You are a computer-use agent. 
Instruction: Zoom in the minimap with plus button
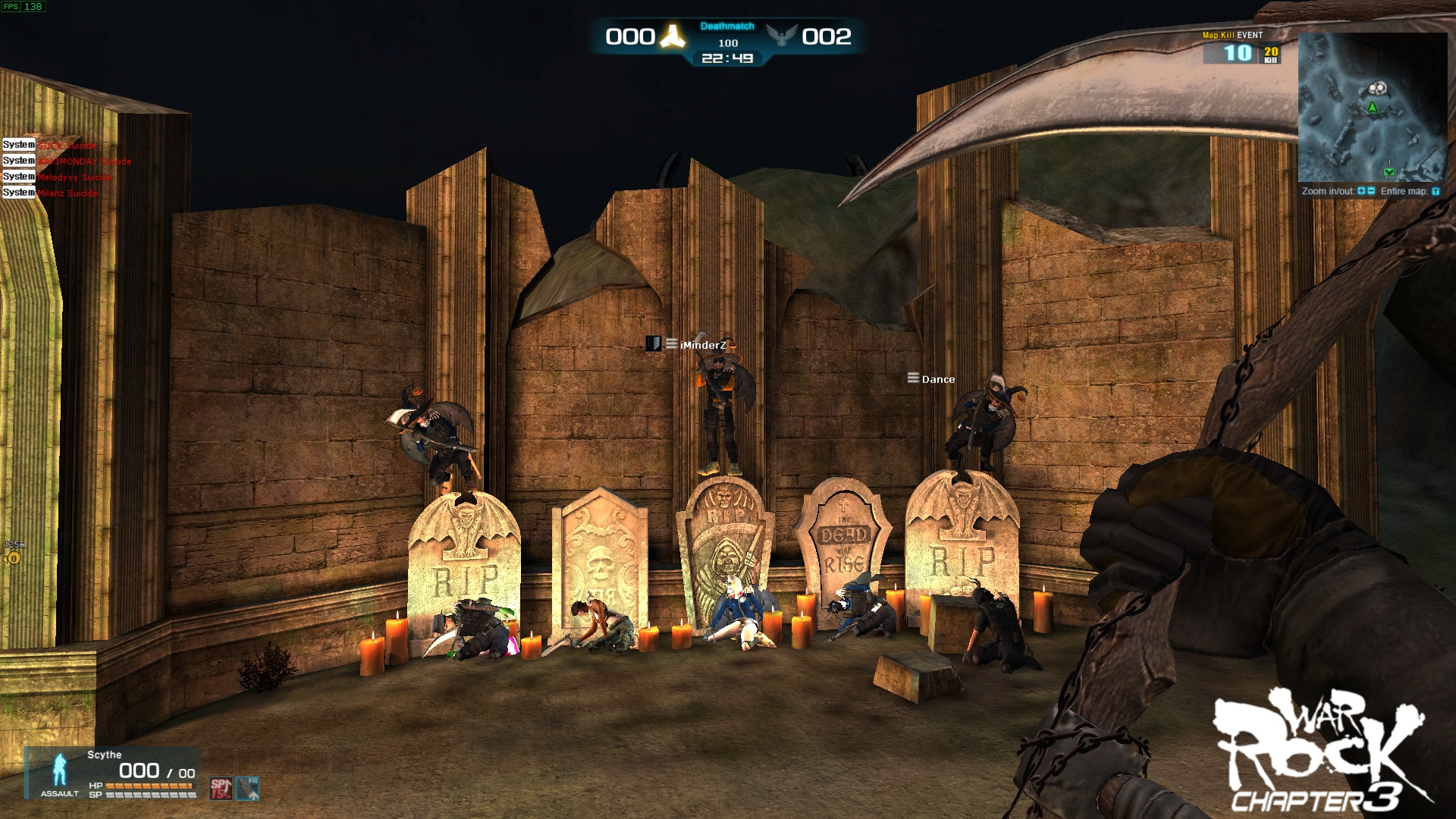point(1362,191)
